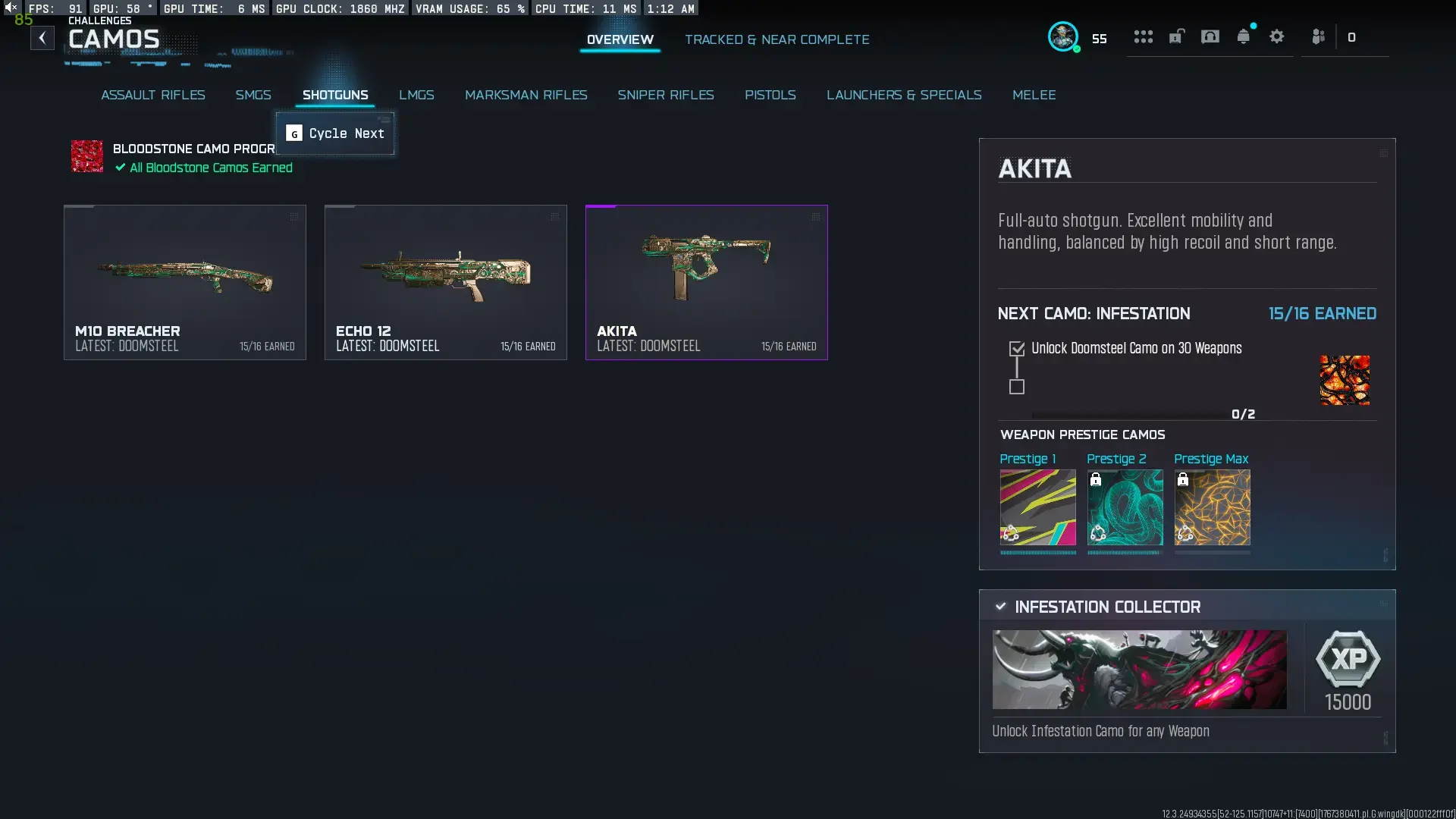This screenshot has width=1456, height=819.
Task: Open the notifications bell
Action: pyautogui.click(x=1244, y=36)
